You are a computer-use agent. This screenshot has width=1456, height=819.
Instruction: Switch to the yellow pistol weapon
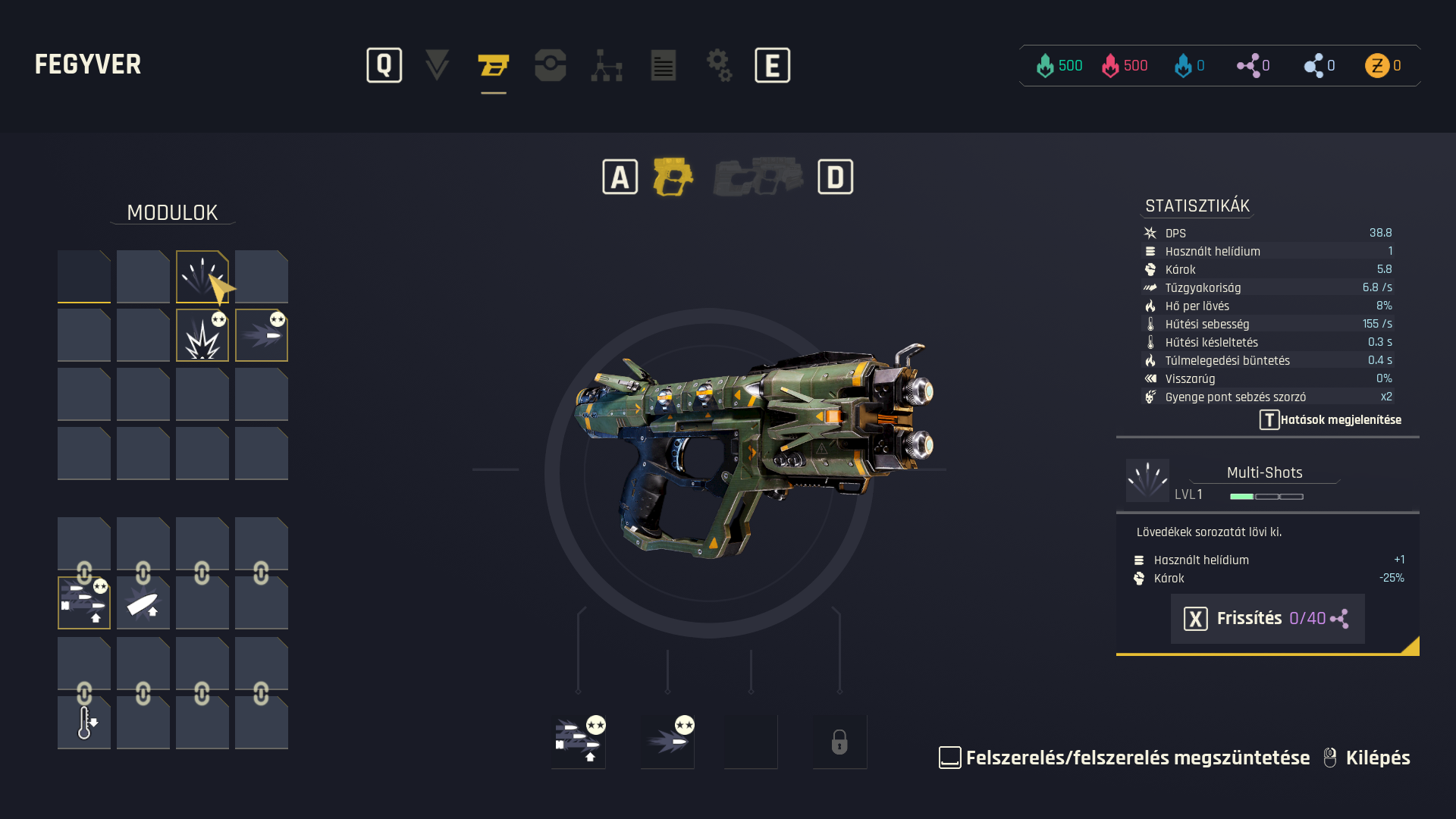[x=673, y=177]
